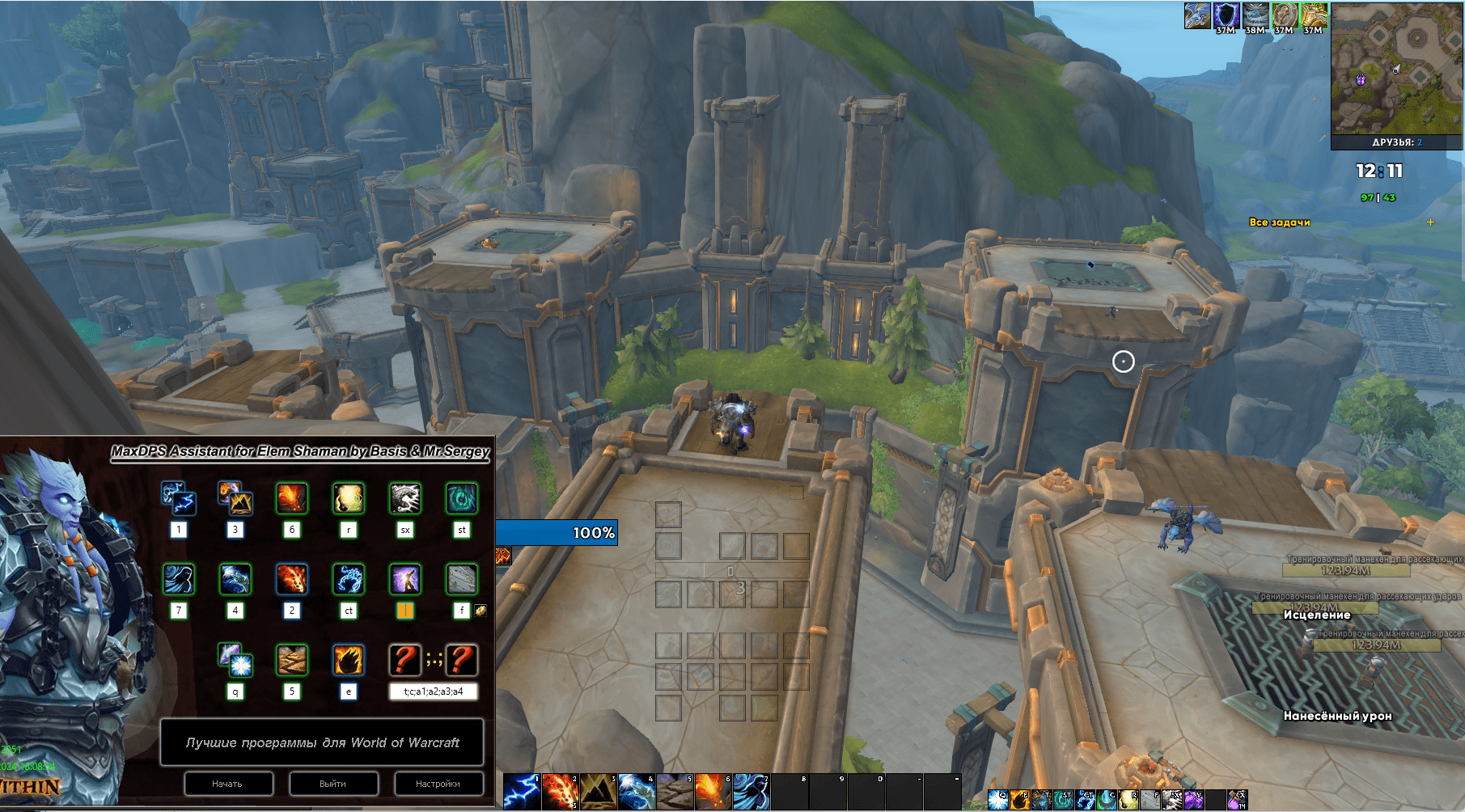Image resolution: width=1465 pixels, height=812 pixels.
Task: Activate the cracked earth ability in slot 5
Action: 674,791
